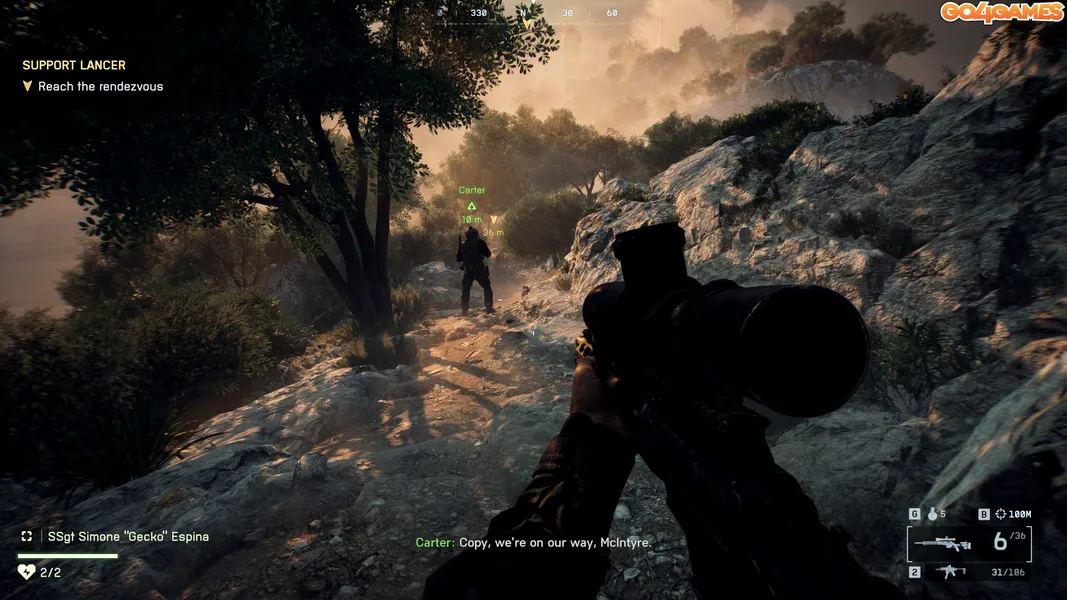Switch to the secondary assault rifle
Image resolution: width=1067 pixels, height=600 pixels.
[x=948, y=571]
